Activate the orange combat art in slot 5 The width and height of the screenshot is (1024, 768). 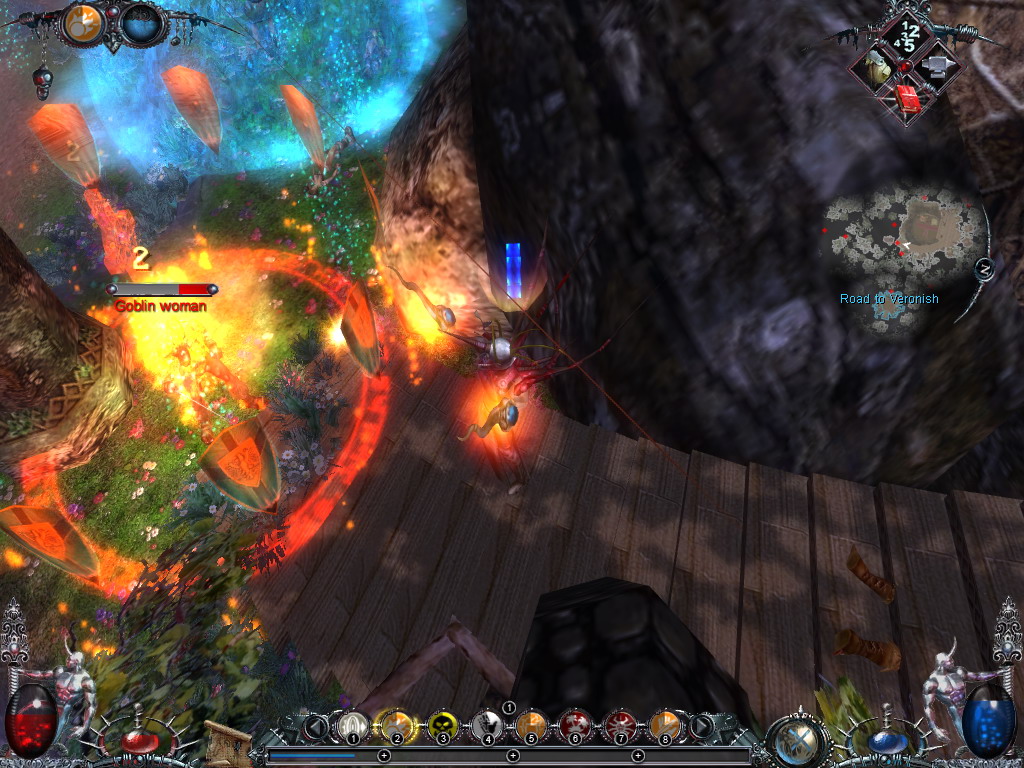[531, 724]
